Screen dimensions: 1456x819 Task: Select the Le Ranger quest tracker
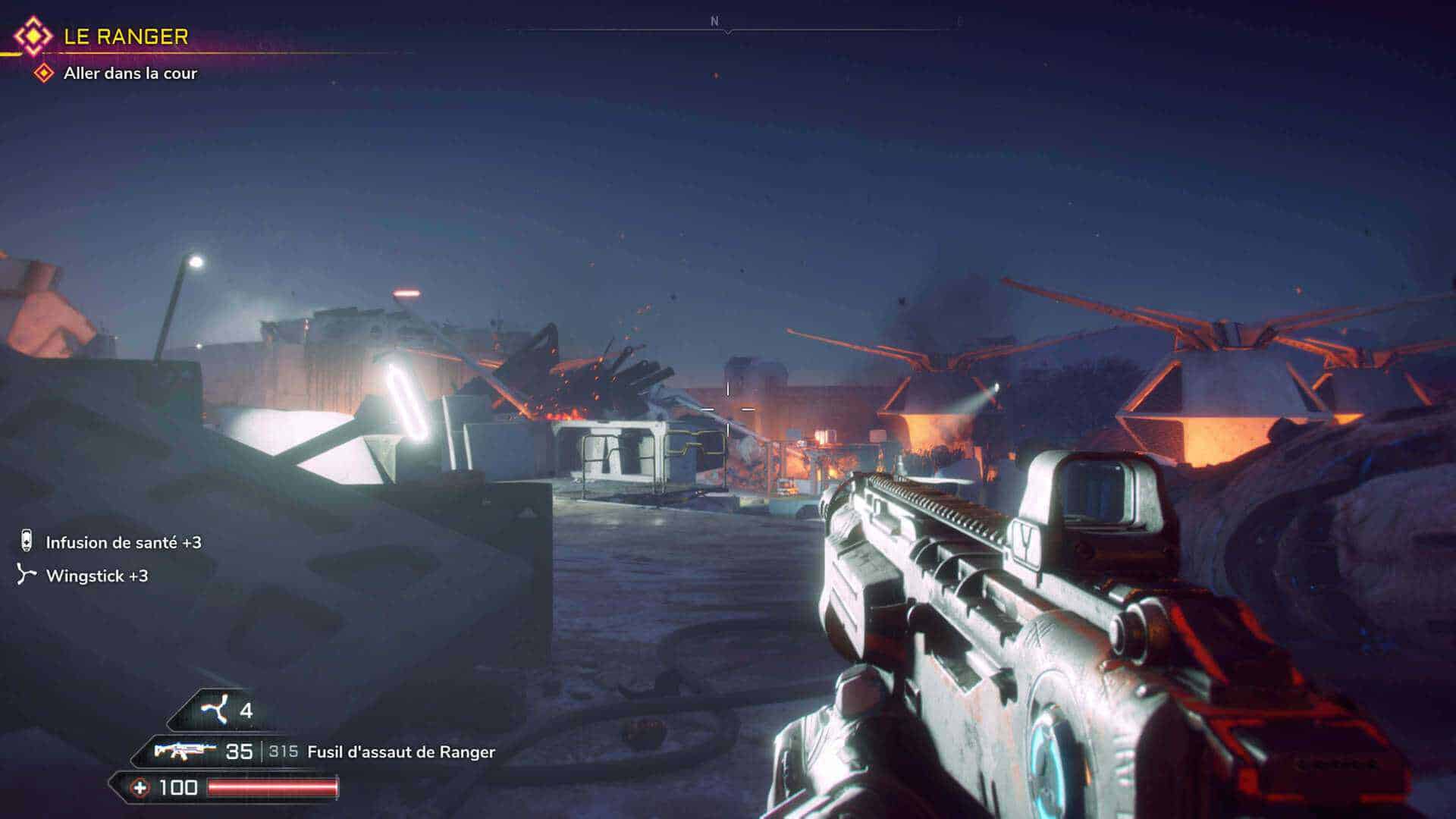coord(125,36)
